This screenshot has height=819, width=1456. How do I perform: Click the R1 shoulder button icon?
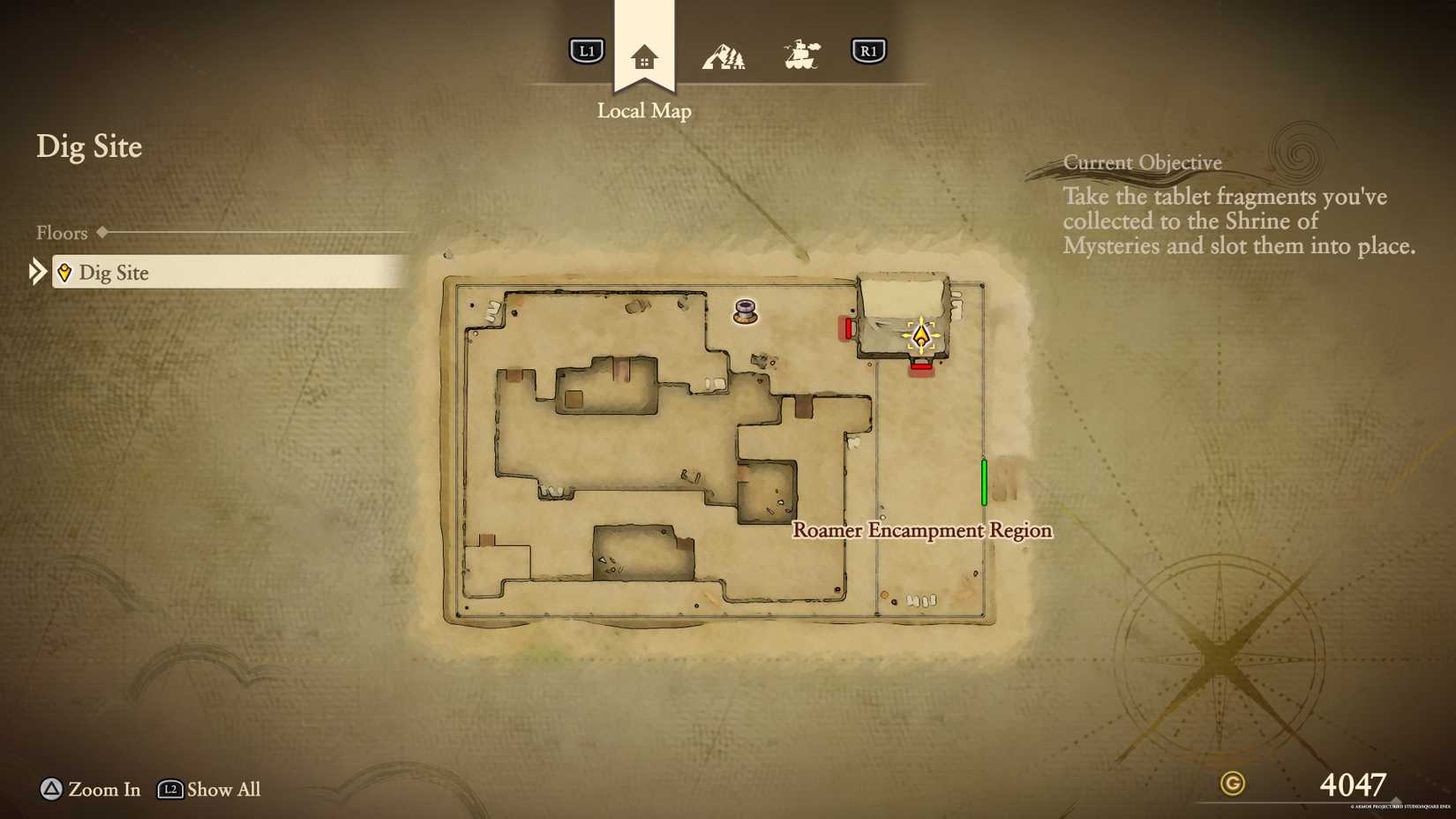(869, 51)
